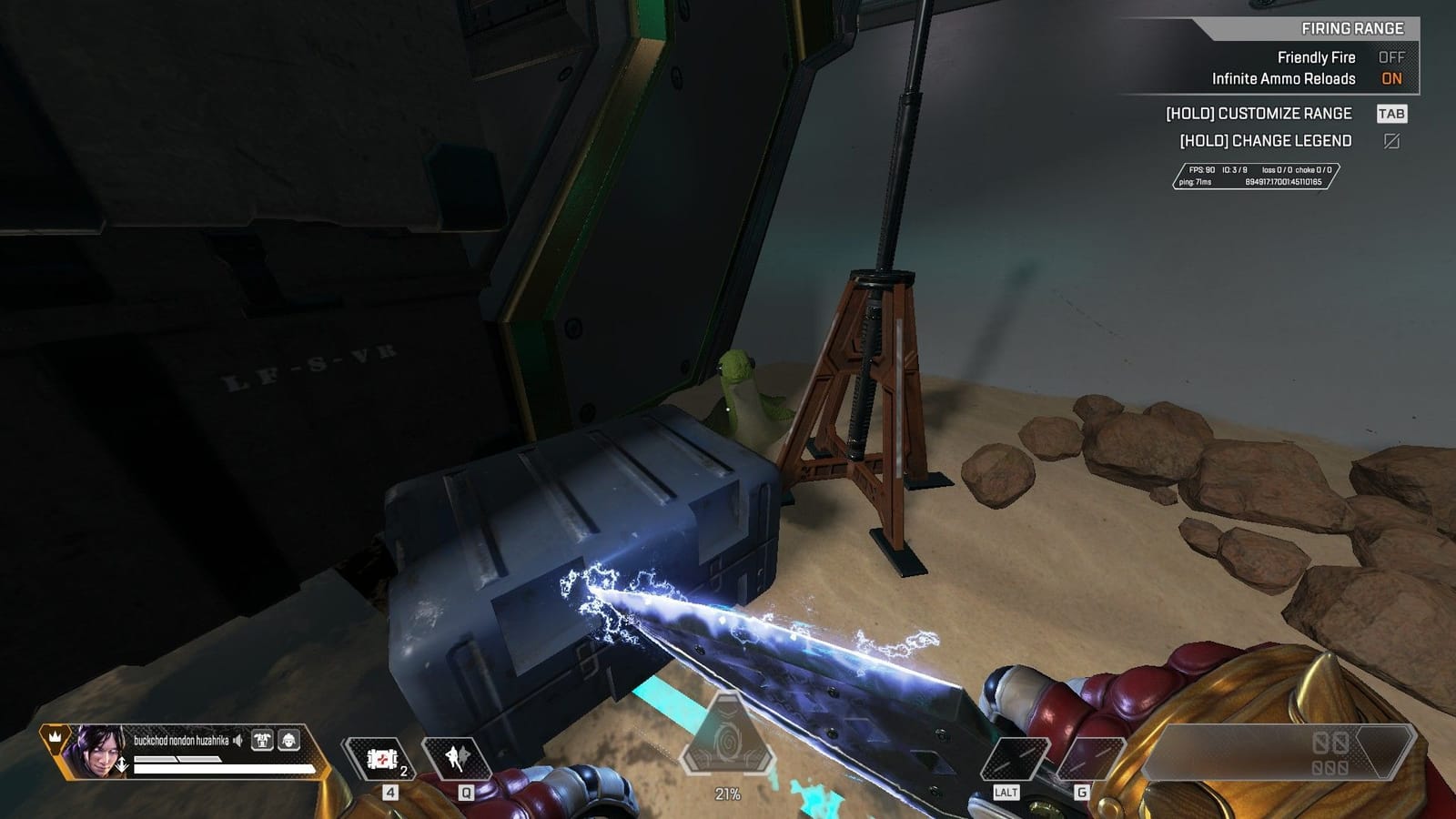Click the helmet icon on the banner
Screen dimensions: 1456x819
[289, 742]
